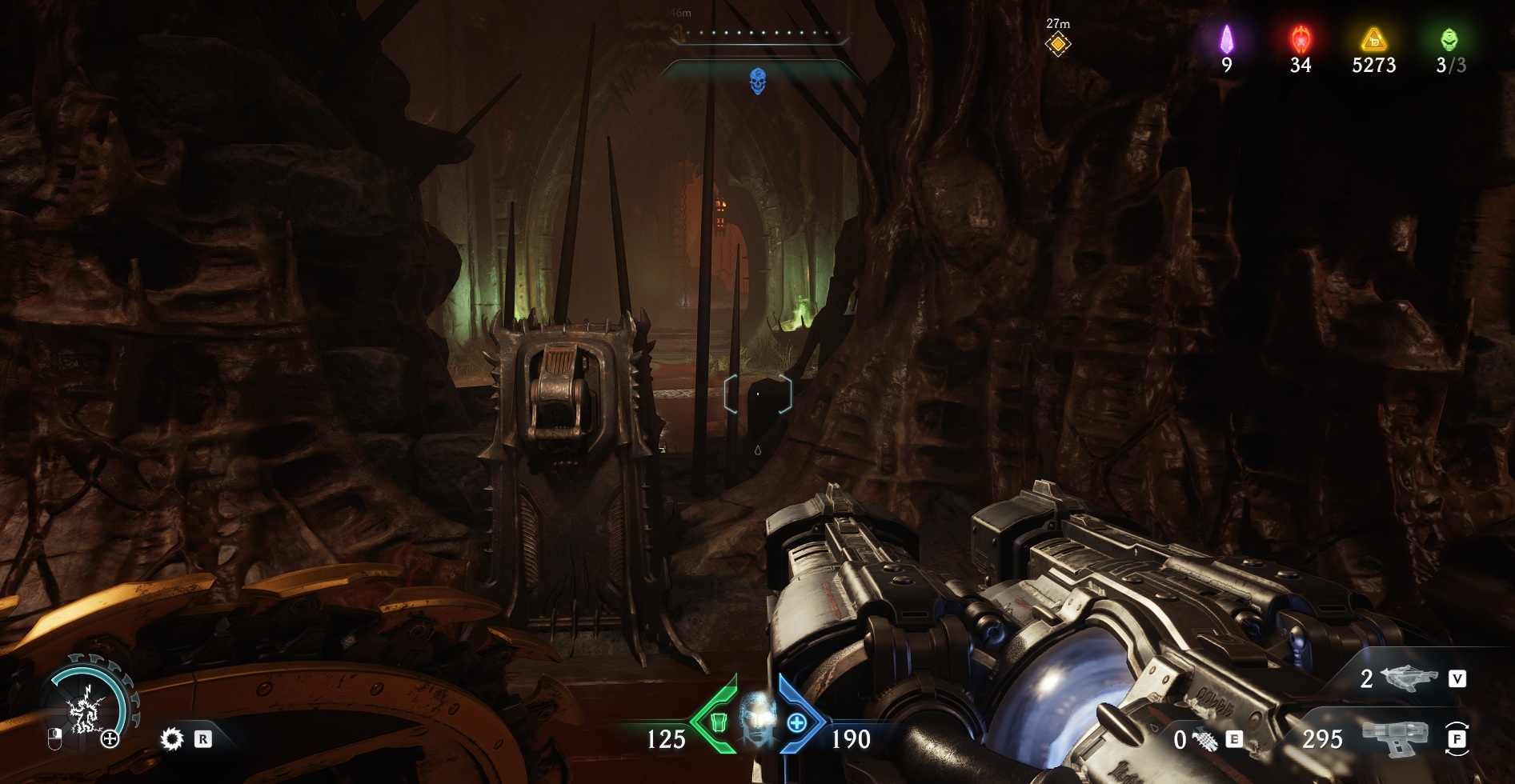Click the dotted compass bar

[757, 34]
